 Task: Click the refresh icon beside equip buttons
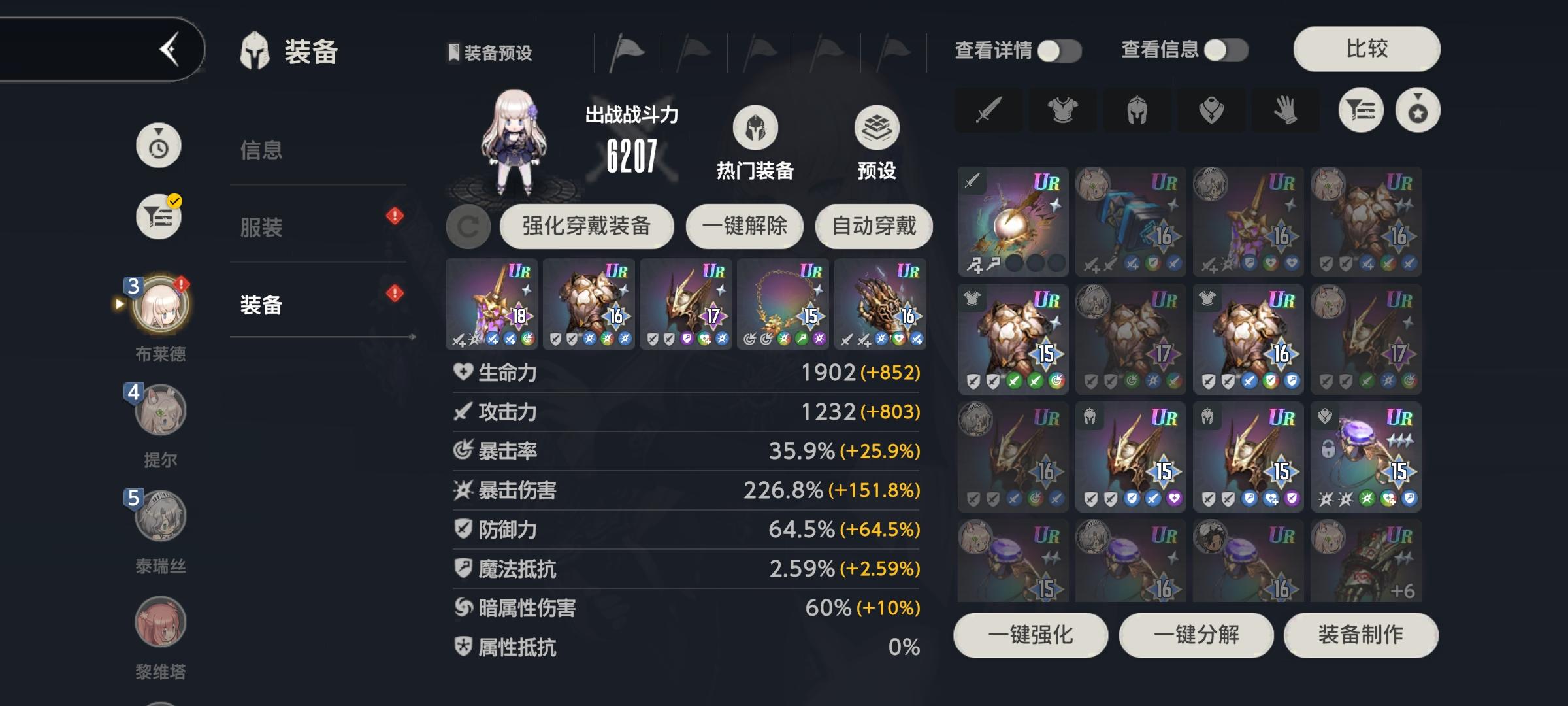468,226
